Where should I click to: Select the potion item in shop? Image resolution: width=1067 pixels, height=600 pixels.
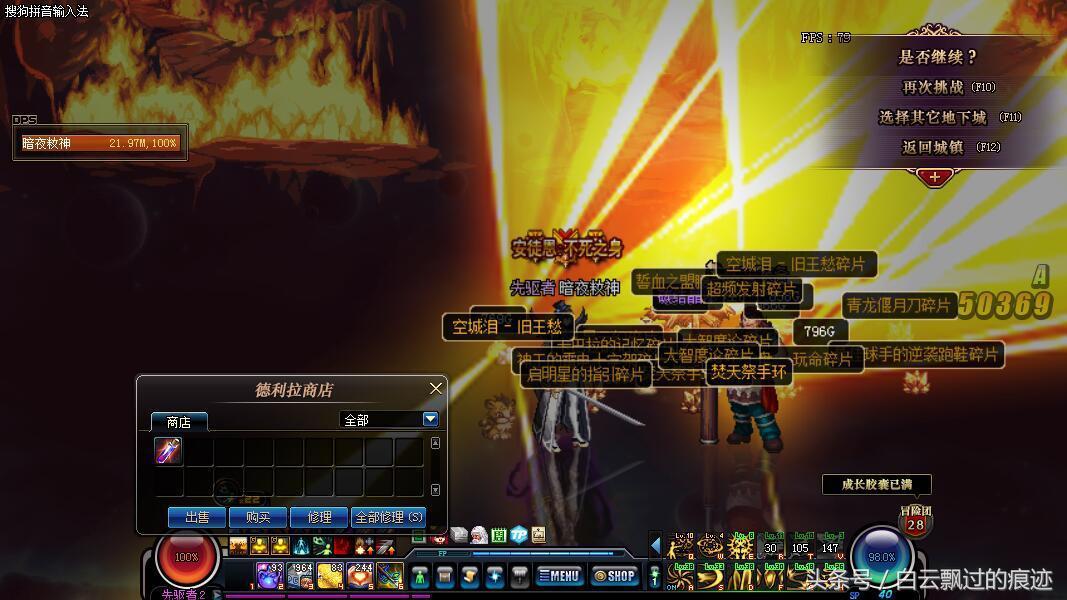169,452
